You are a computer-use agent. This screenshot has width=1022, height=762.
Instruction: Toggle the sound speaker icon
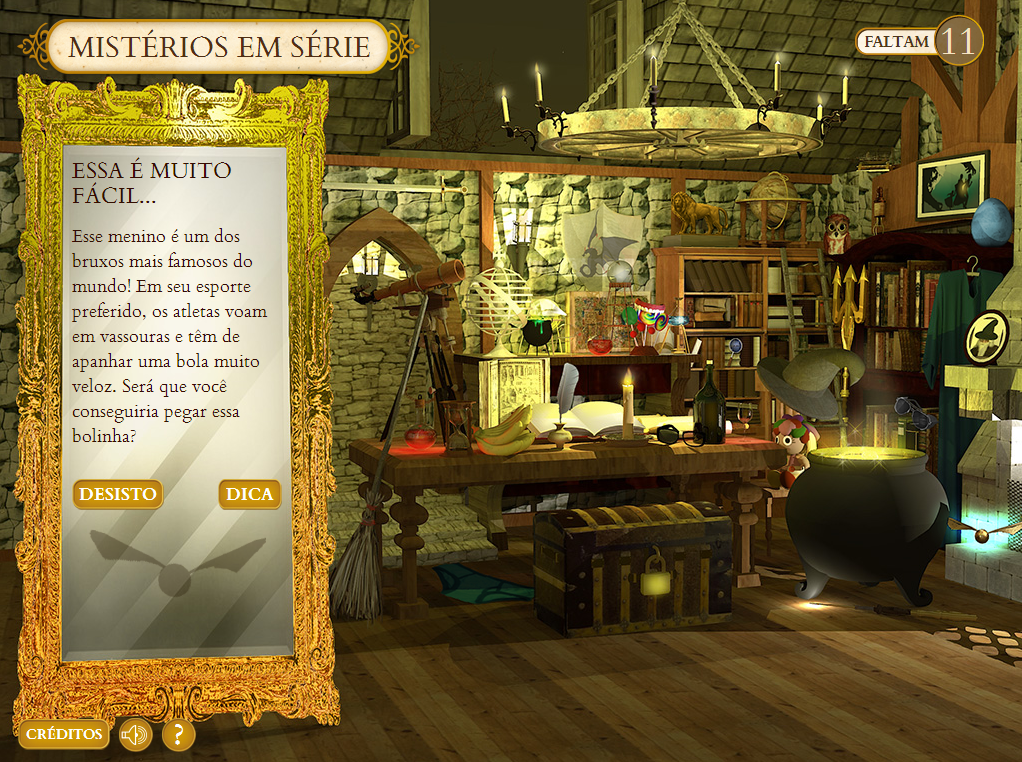pos(135,735)
